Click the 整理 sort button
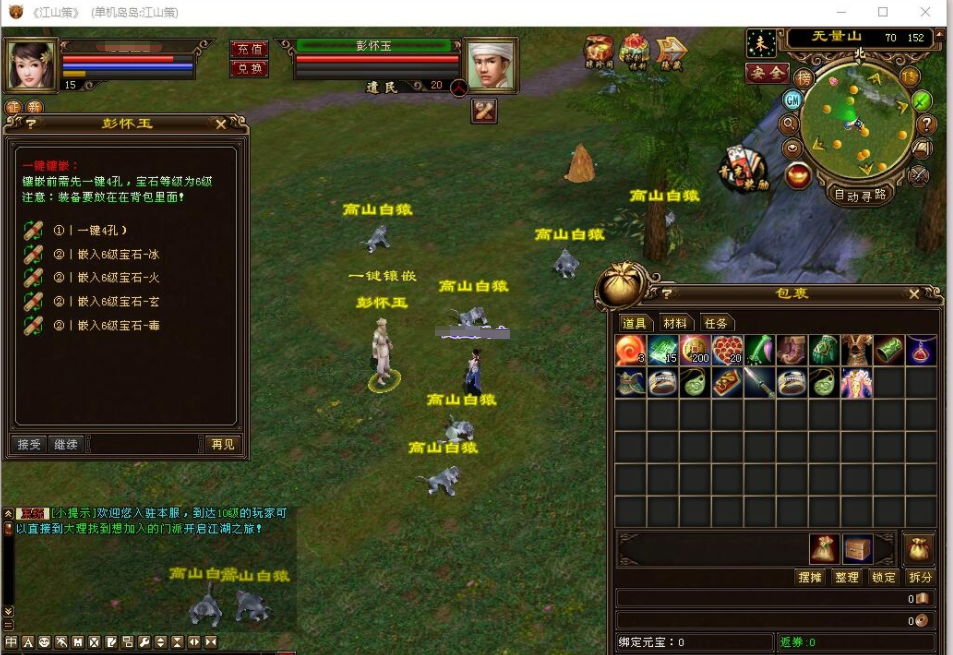The height and width of the screenshot is (655, 953). (846, 577)
